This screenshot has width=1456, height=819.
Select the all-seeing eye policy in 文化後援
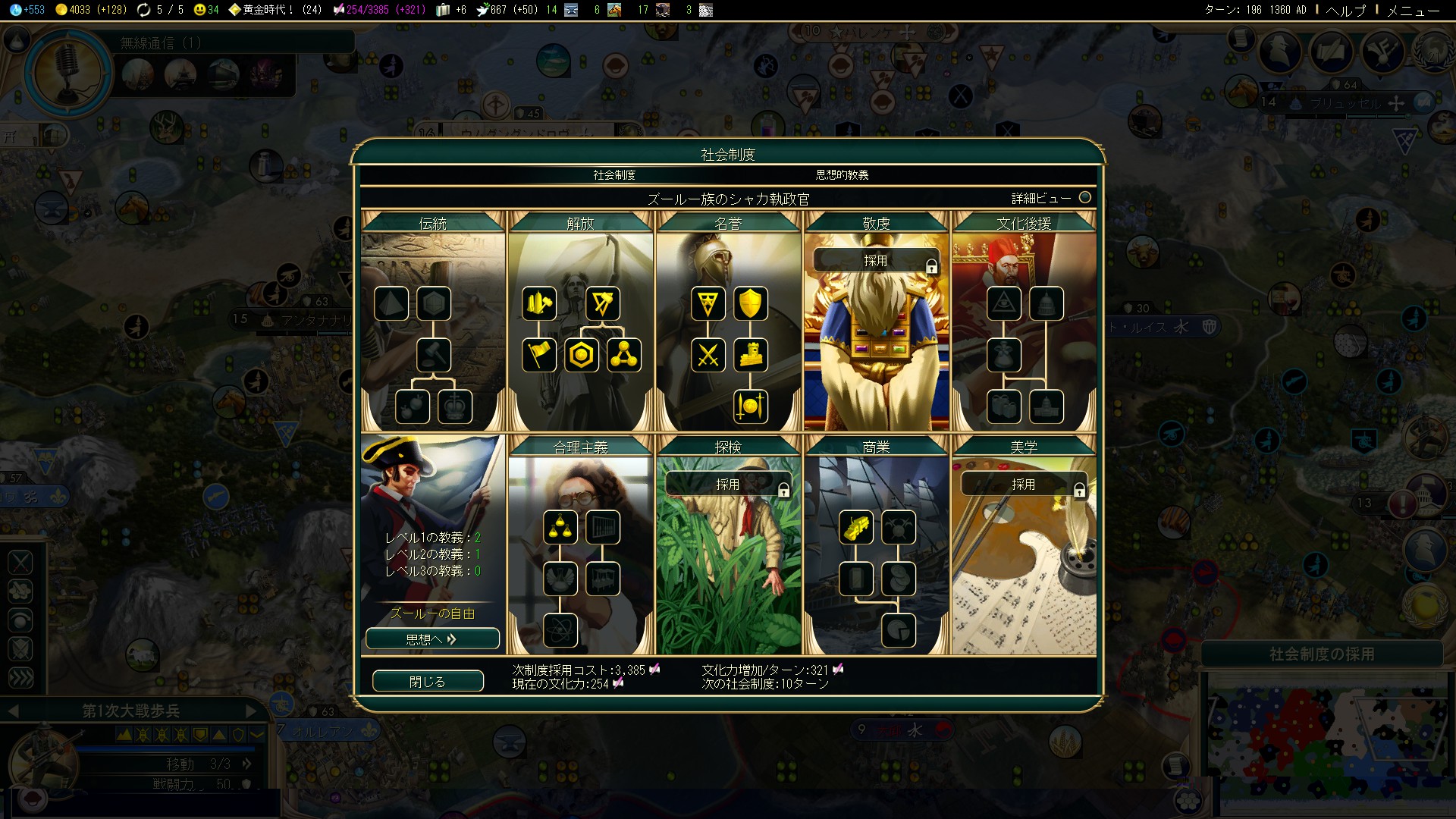1003,303
